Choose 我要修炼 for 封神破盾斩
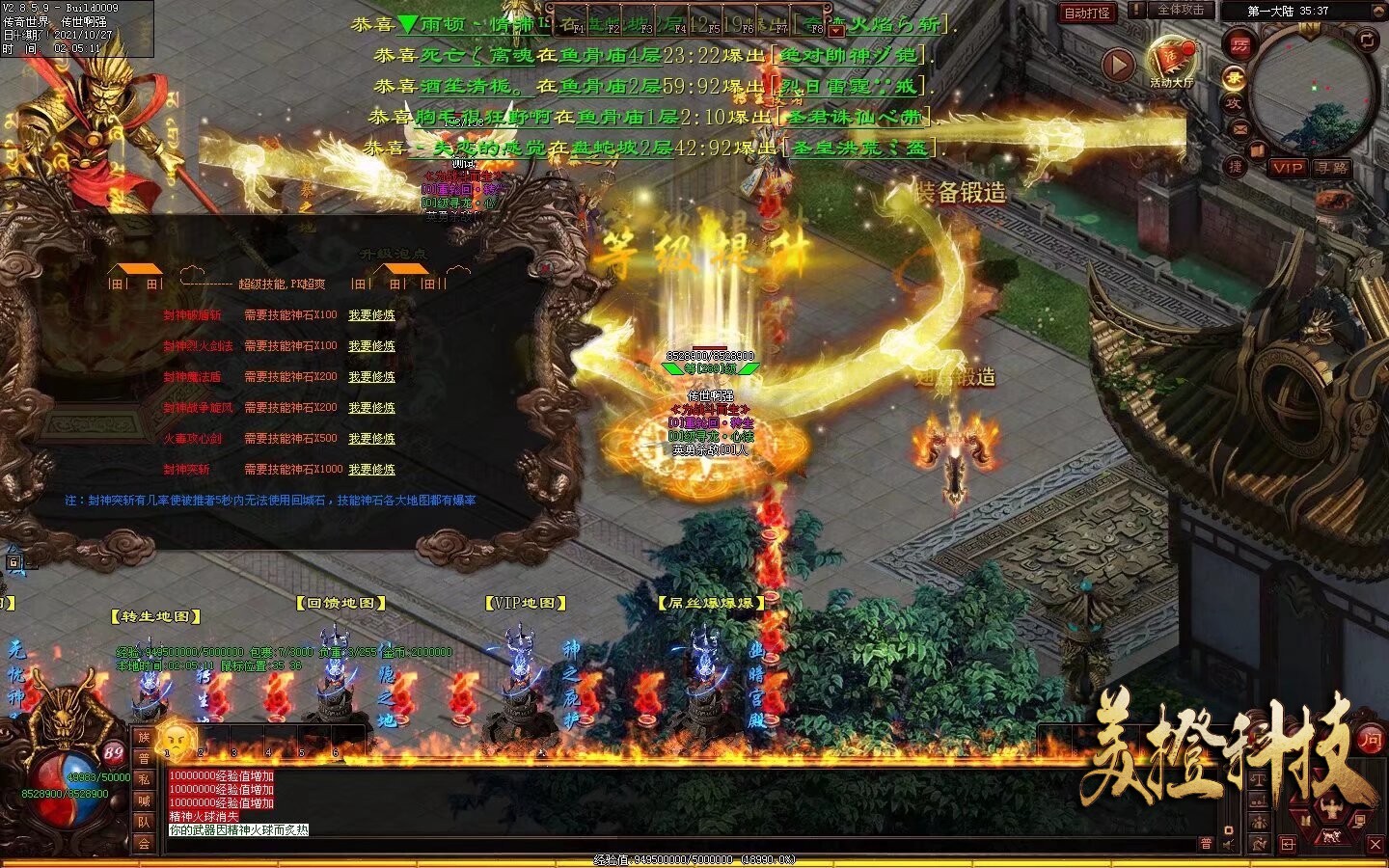 371,315
